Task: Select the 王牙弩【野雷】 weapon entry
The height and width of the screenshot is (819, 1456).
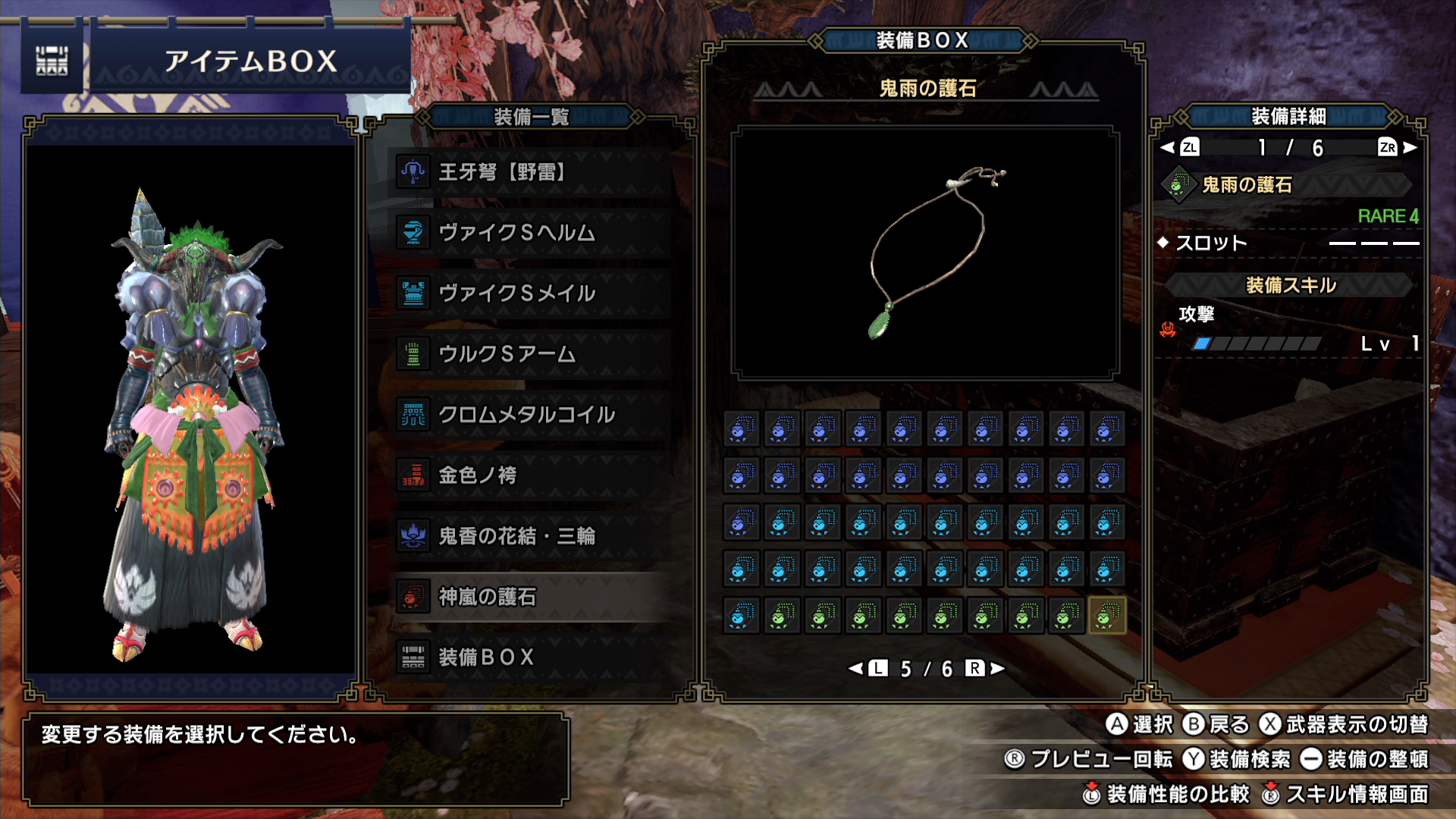Action: [531, 172]
